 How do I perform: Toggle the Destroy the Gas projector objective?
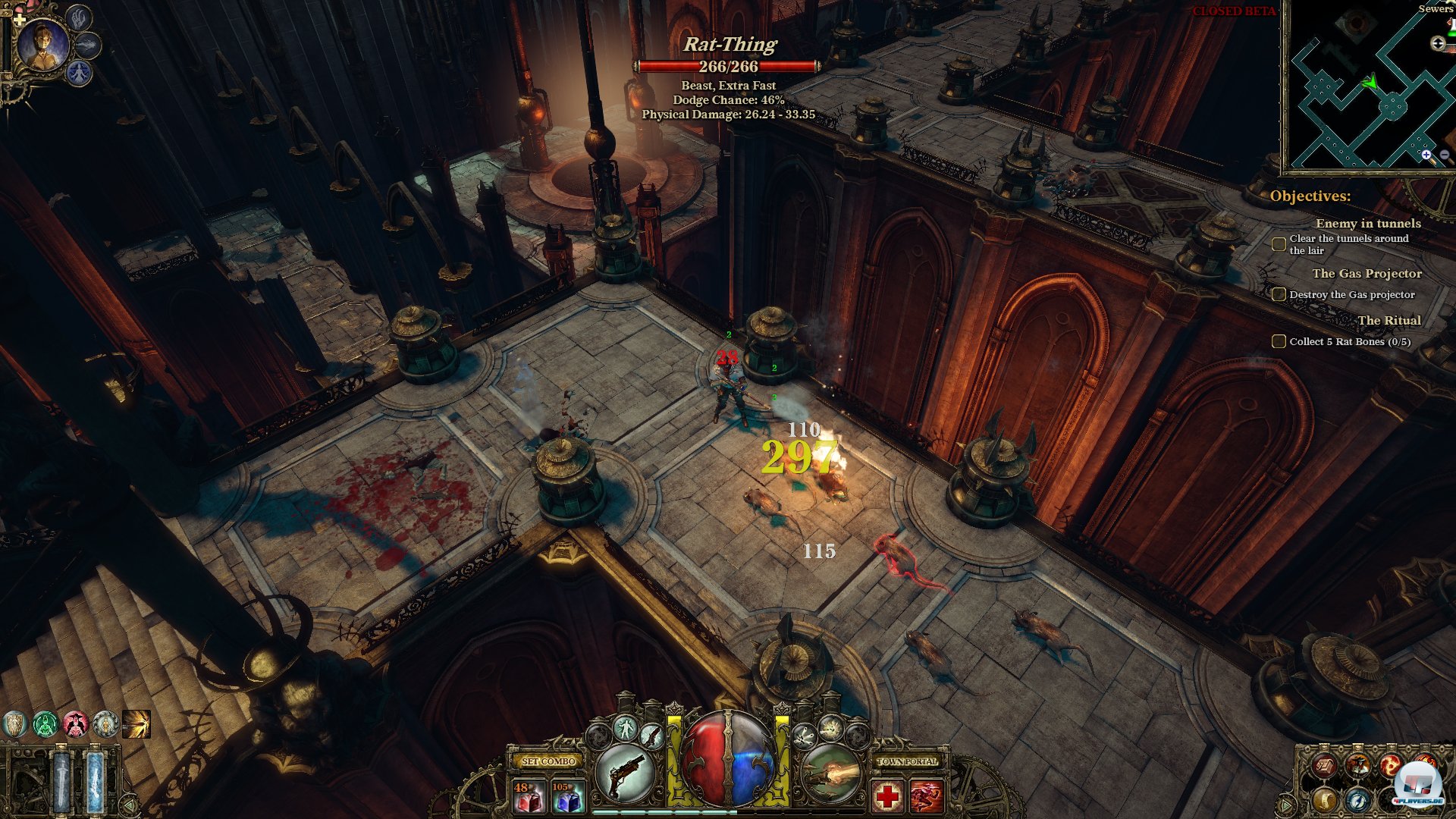click(x=1279, y=294)
